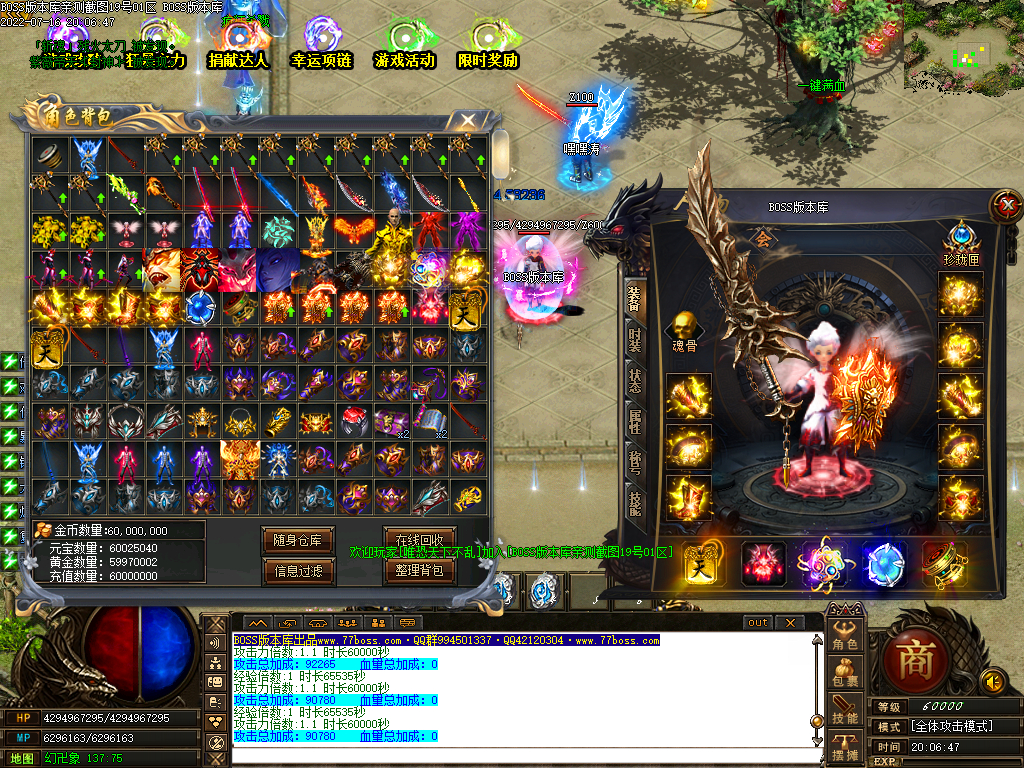Close the equipment panel with red X
The image size is (1024, 768).
[x=1003, y=207]
